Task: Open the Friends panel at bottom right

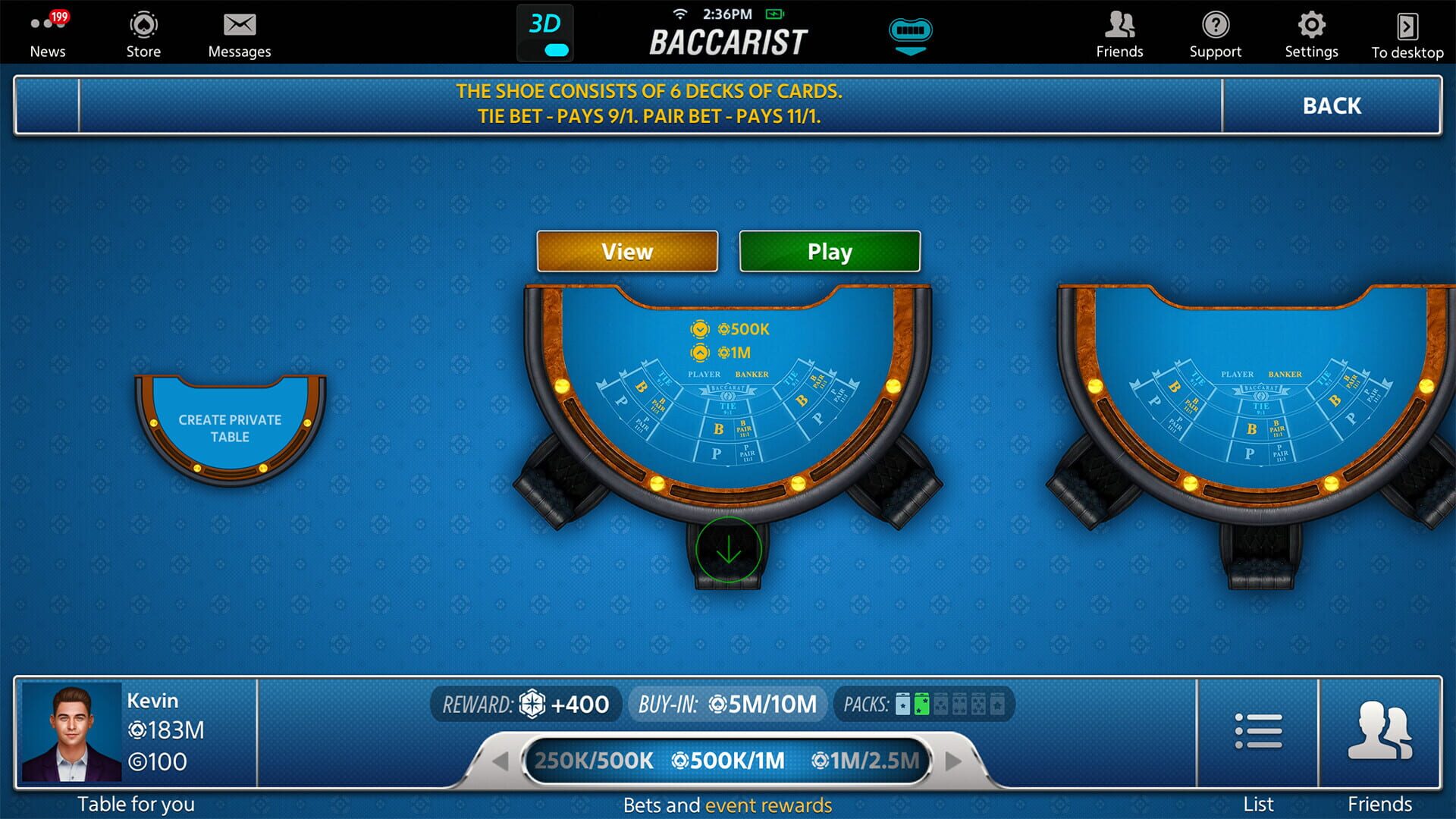Action: (x=1382, y=730)
